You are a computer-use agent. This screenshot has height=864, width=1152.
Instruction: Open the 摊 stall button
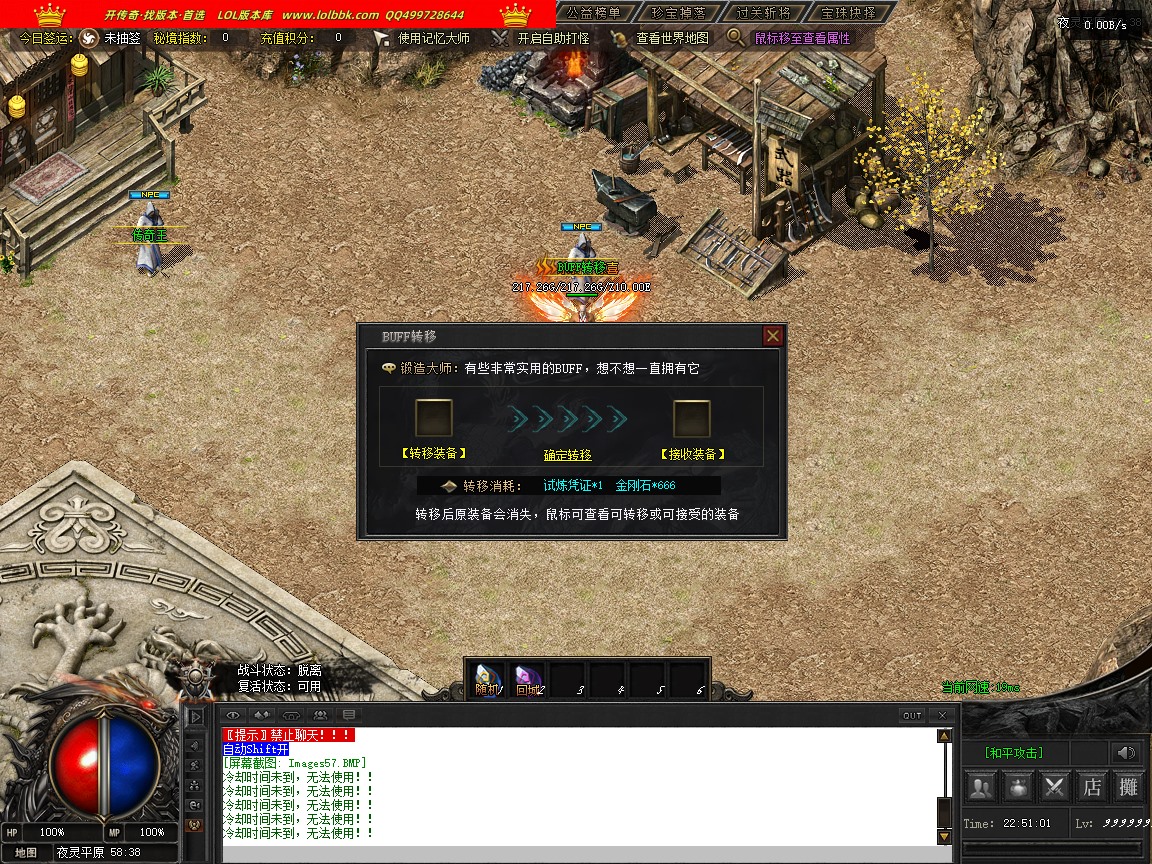(1128, 787)
